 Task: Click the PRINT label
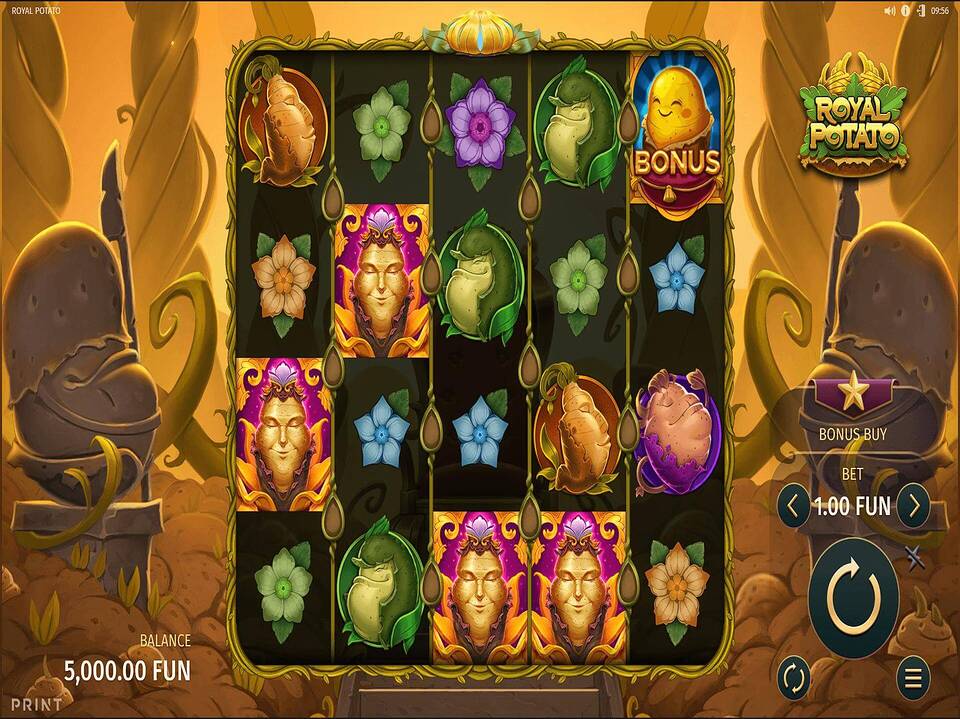coord(36,704)
